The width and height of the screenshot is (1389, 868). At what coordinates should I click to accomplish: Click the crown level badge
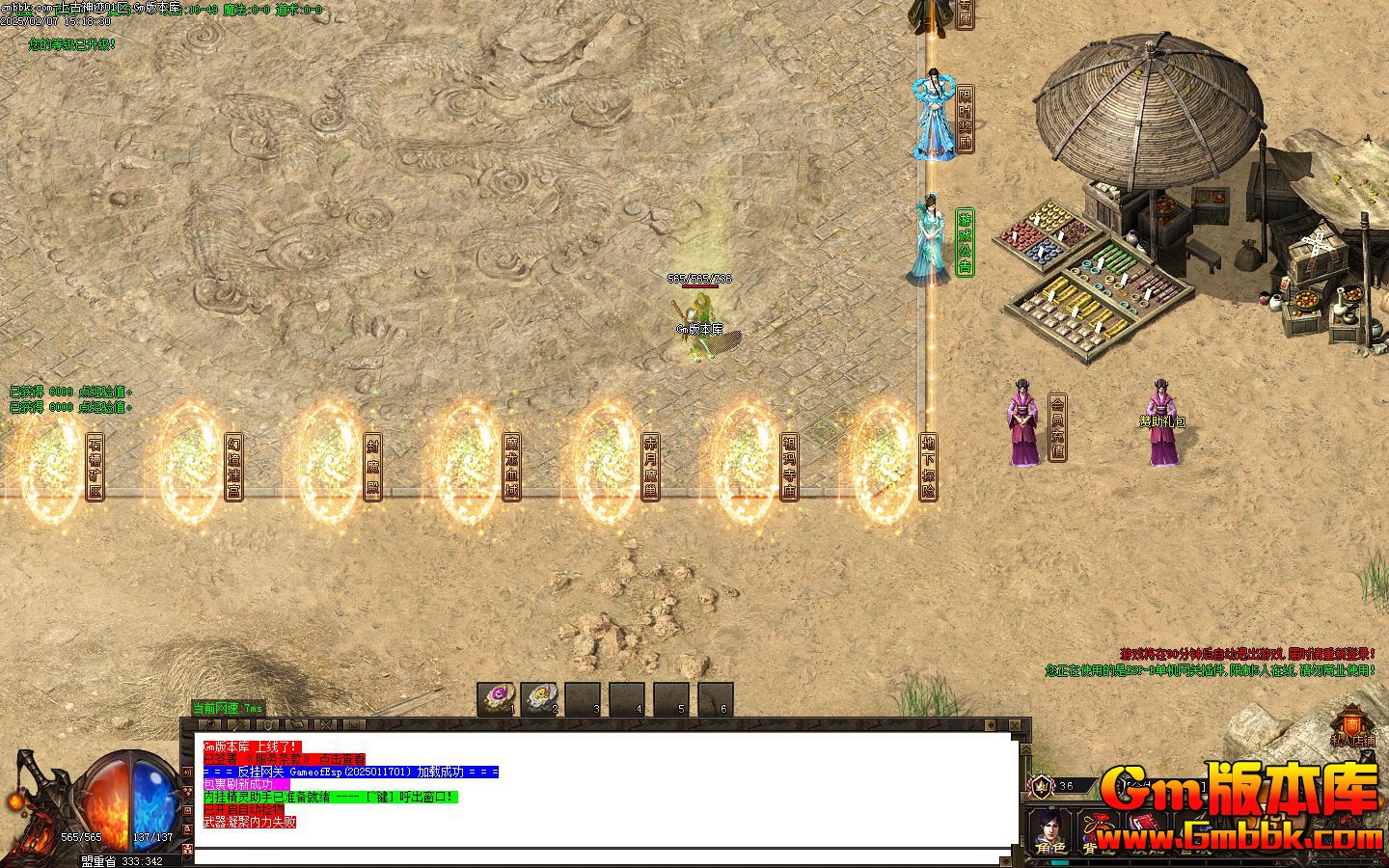coord(1042,785)
